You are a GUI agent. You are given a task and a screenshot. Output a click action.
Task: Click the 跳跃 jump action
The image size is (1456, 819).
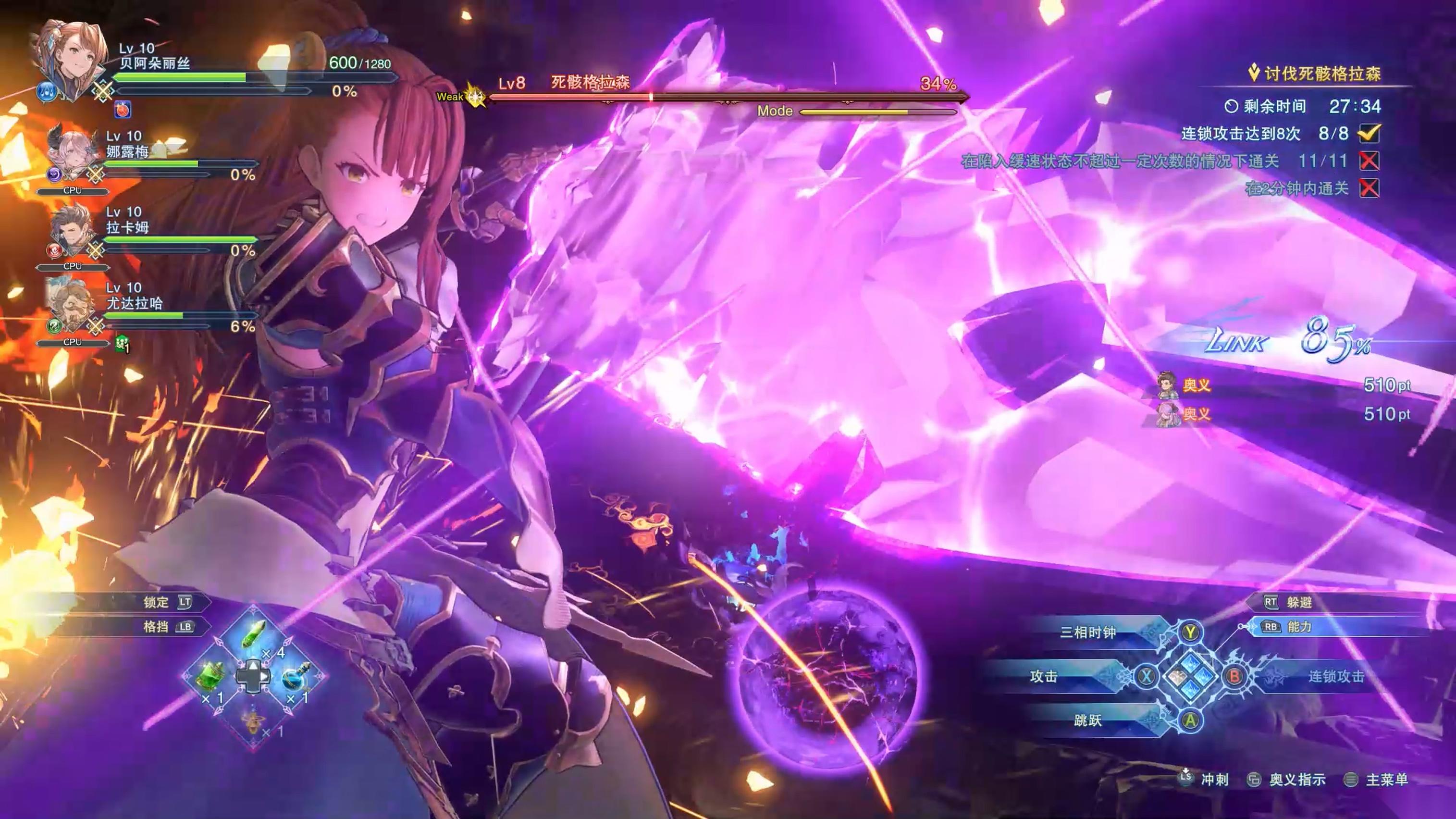click(1088, 720)
